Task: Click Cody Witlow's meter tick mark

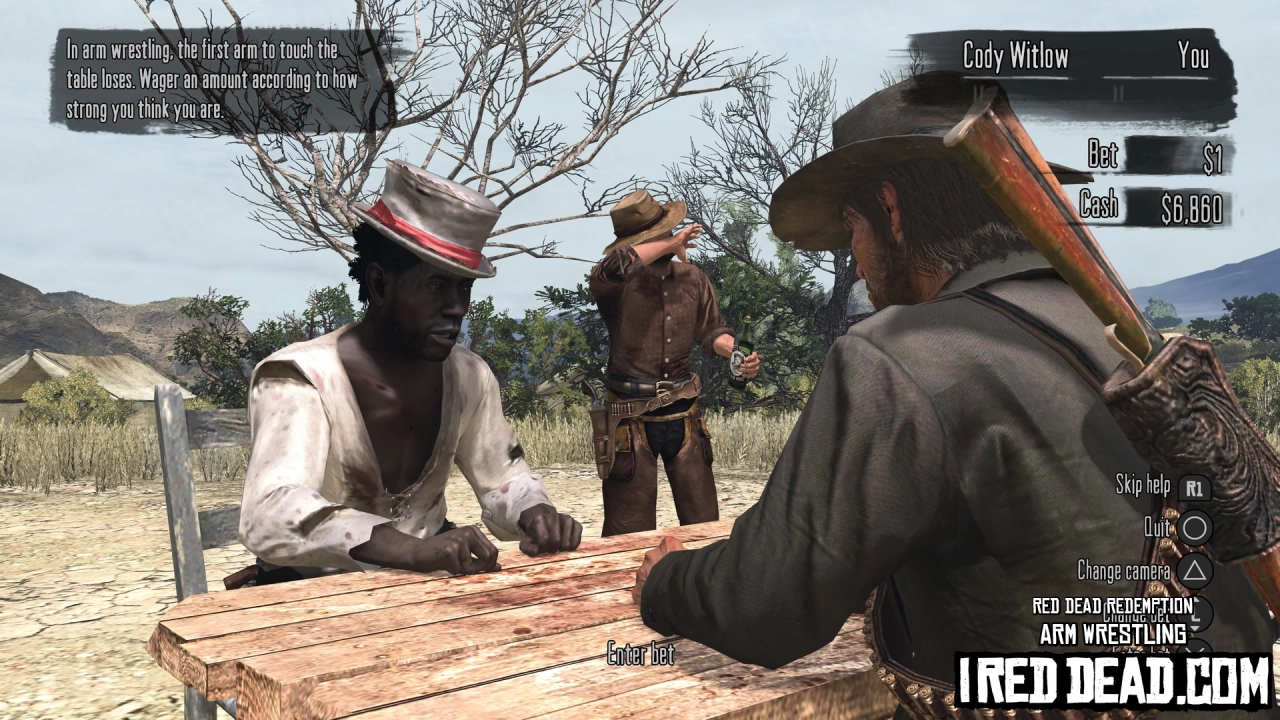Action: click(977, 90)
